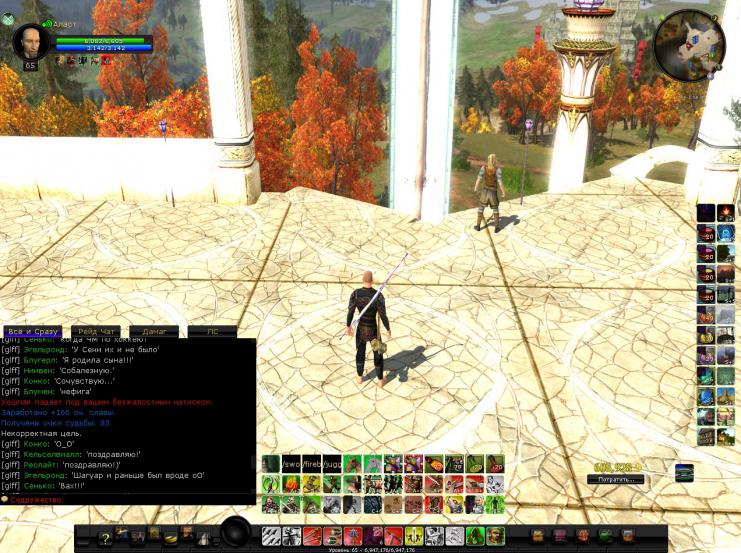Select the ПС chat tab
The height and width of the screenshot is (553, 741).
pyautogui.click(x=212, y=331)
